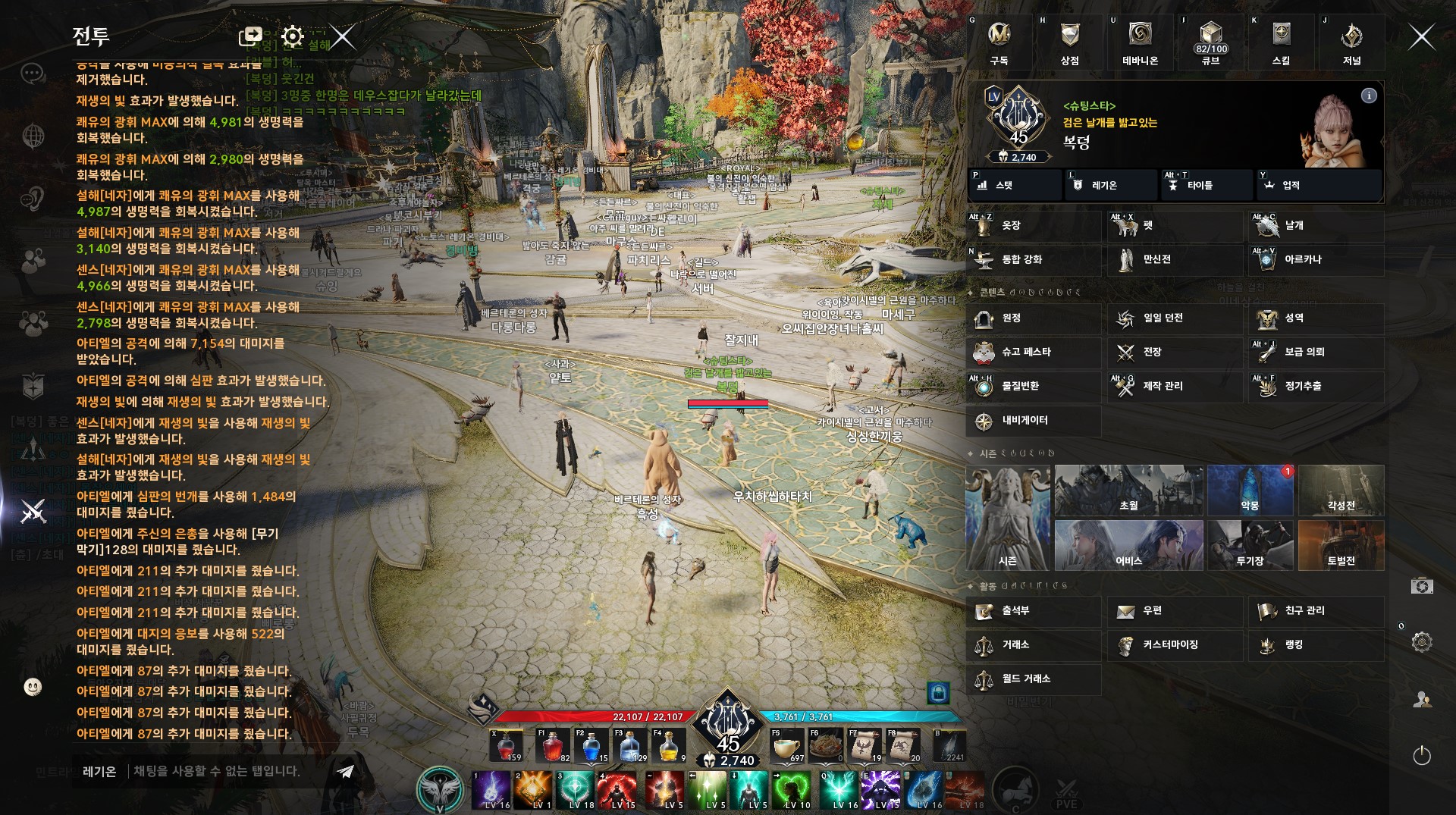Open the 내비게이터 navigator entry
Image resolution: width=1456 pixels, height=815 pixels.
click(1034, 421)
